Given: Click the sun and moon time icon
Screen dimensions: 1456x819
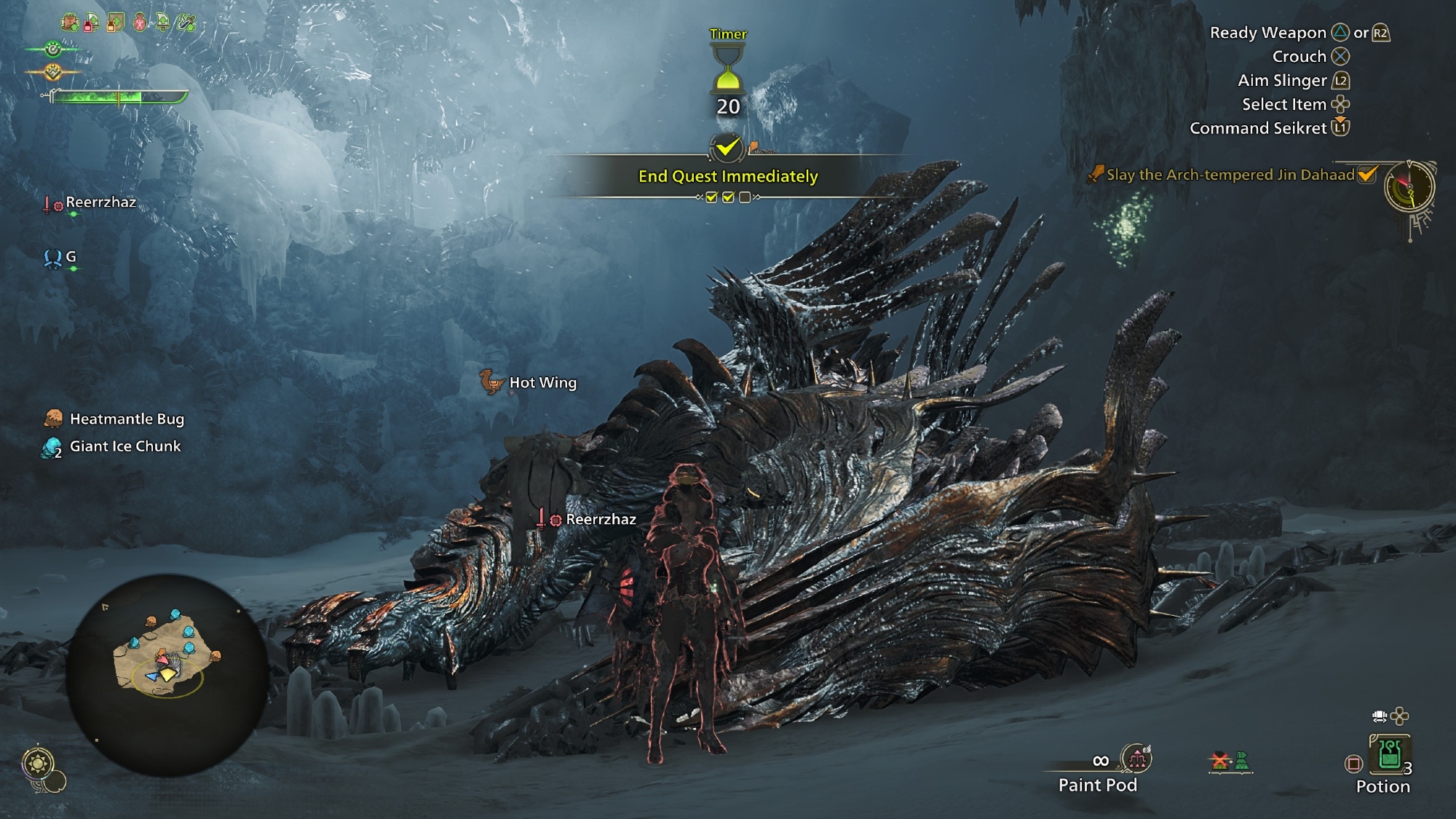Looking at the screenshot, I should pos(37,764).
